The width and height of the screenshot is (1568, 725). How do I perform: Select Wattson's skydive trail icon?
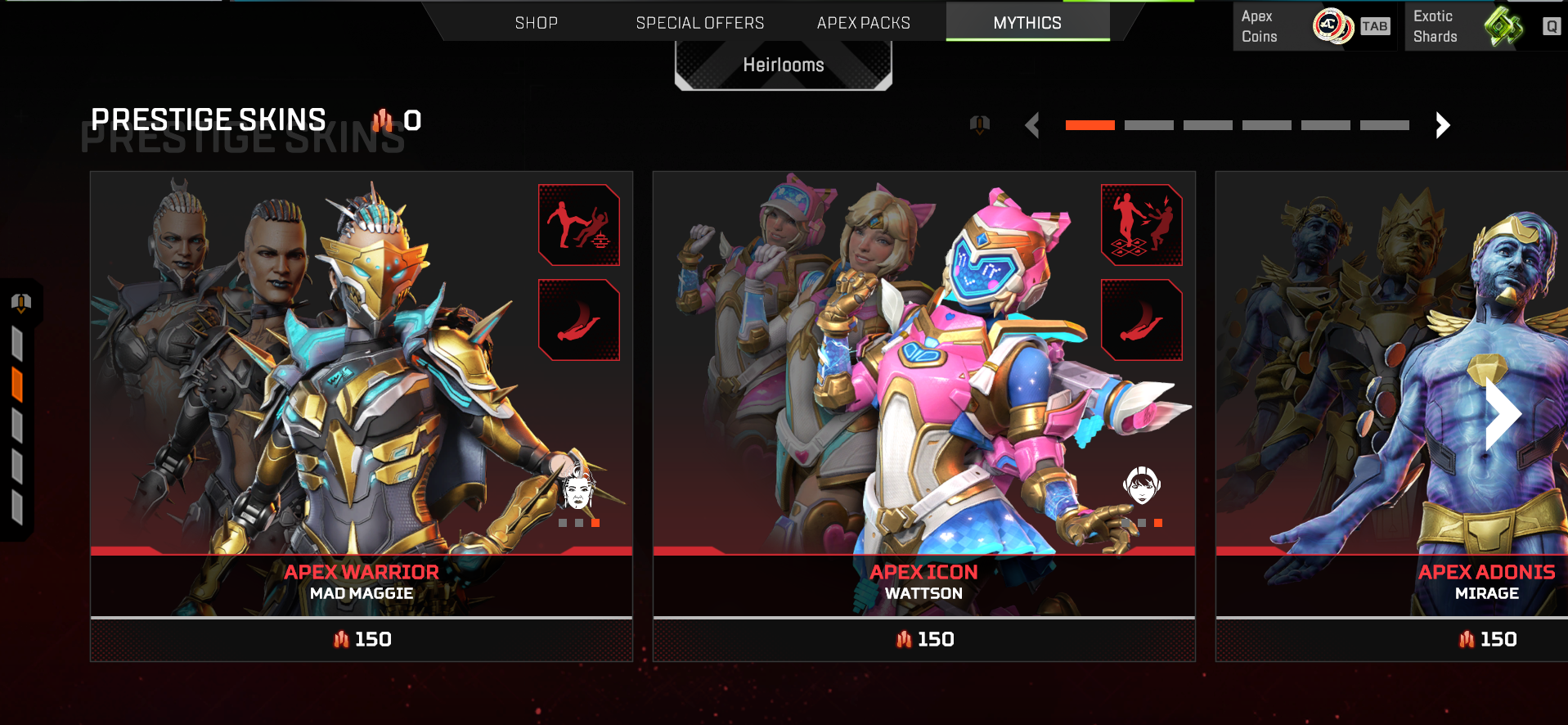click(1141, 320)
